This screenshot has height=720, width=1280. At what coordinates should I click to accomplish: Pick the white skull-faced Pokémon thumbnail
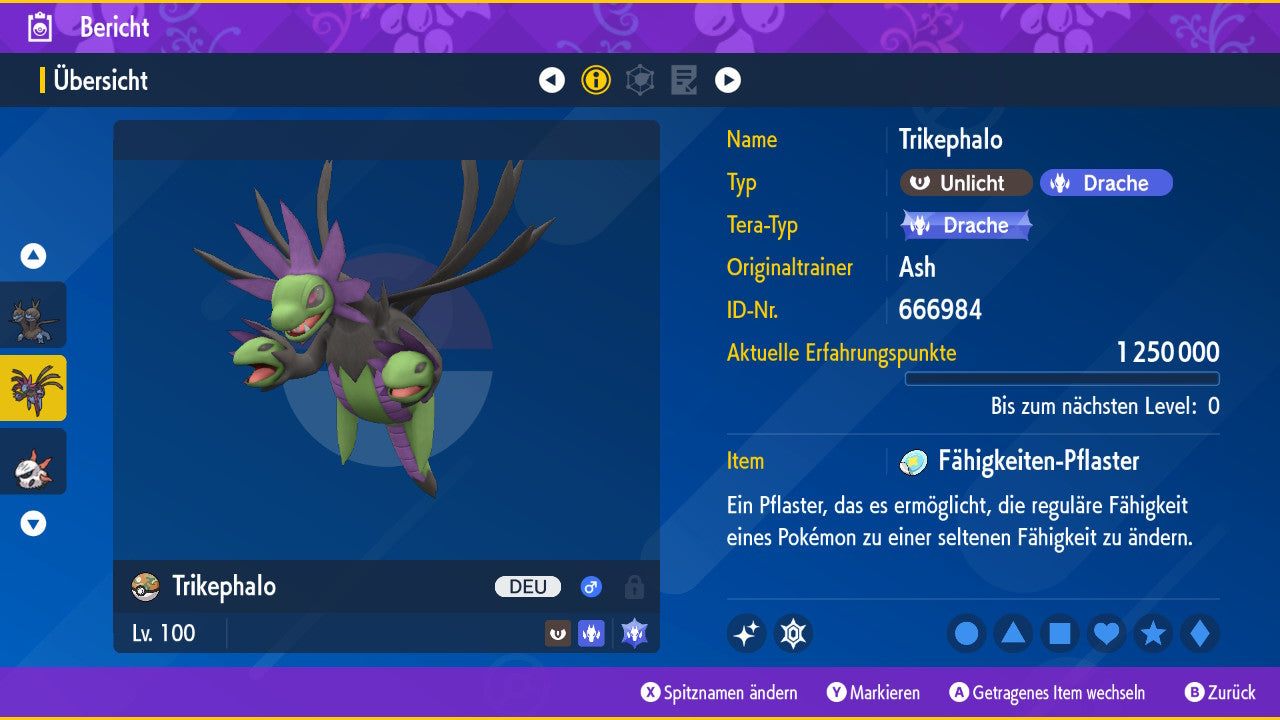[33, 461]
